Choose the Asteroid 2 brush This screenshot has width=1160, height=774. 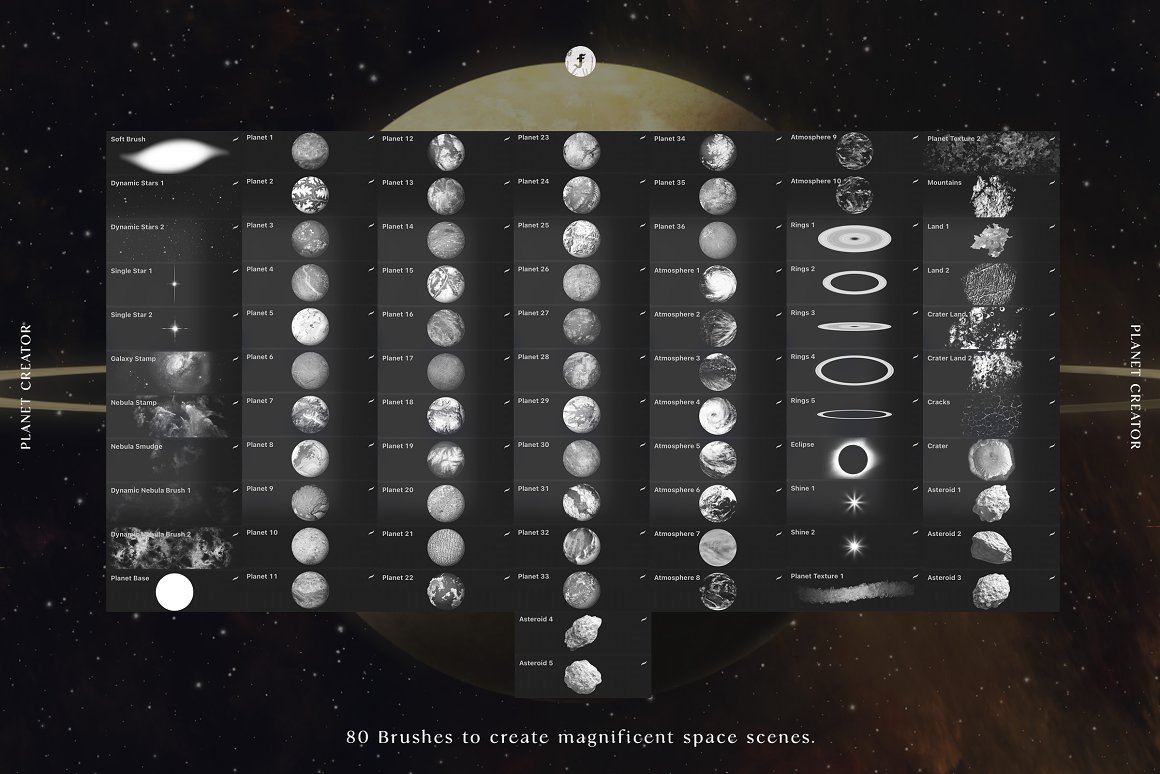[990, 546]
